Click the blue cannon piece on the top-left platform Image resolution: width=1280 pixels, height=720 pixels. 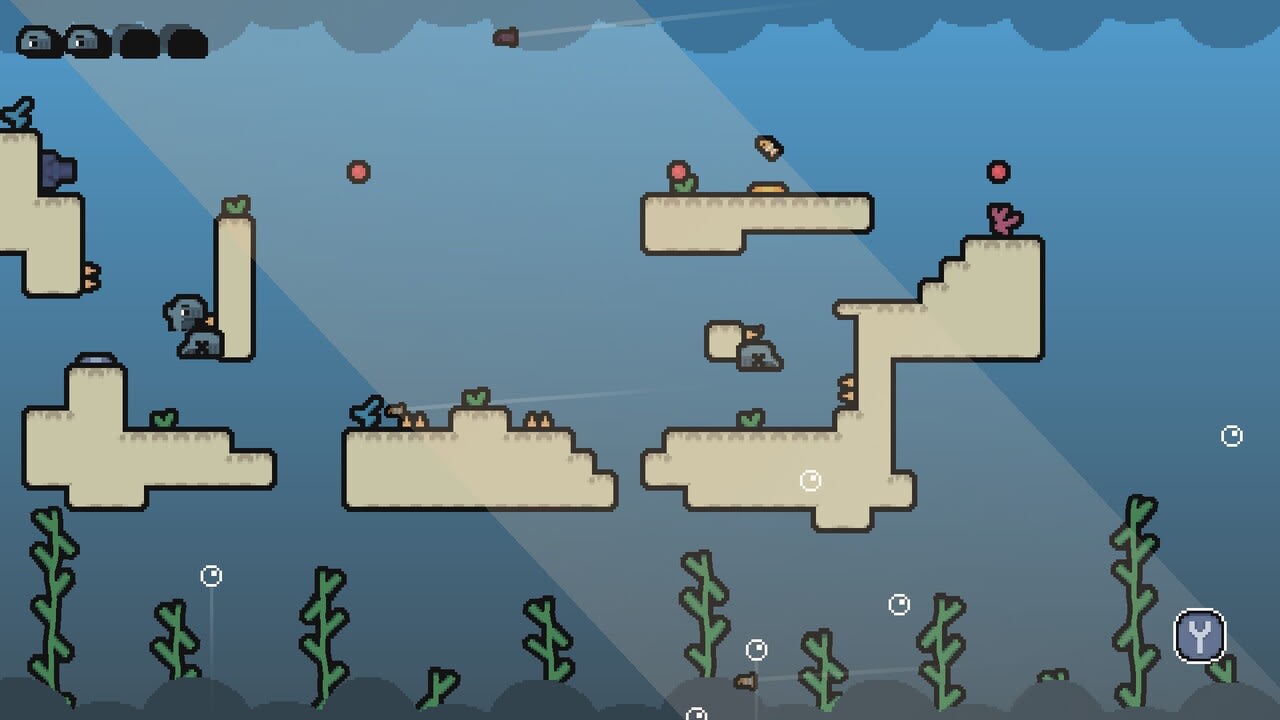pyautogui.click(x=57, y=168)
